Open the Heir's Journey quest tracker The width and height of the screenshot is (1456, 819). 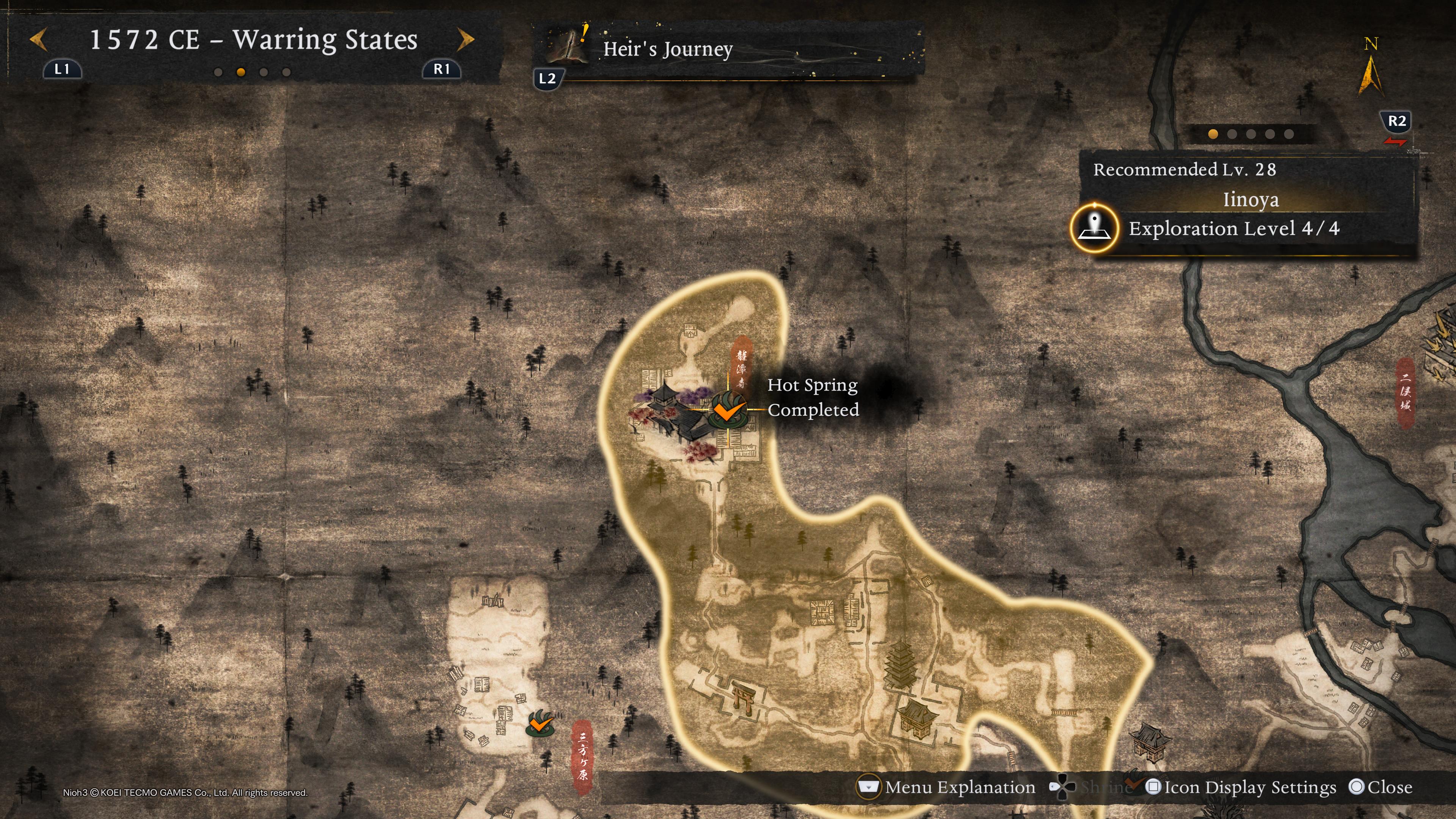(667, 50)
